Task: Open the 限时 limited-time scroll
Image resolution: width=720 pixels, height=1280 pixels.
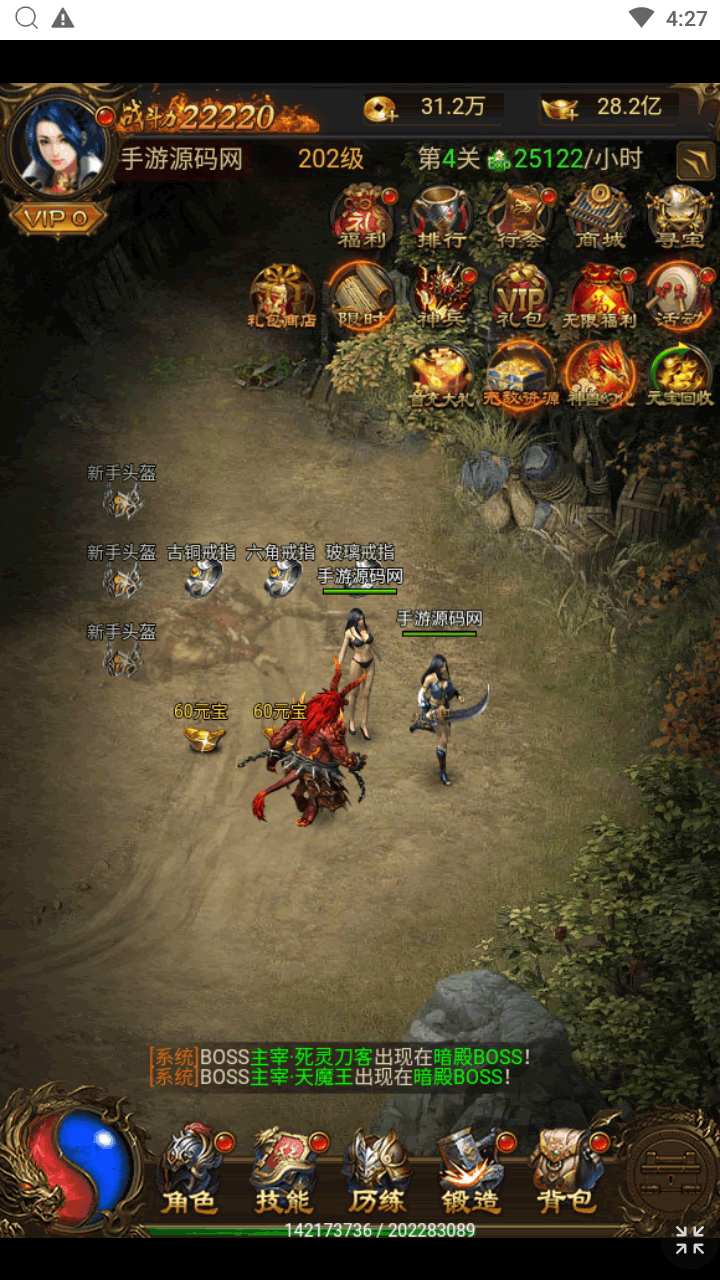Action: (x=361, y=296)
